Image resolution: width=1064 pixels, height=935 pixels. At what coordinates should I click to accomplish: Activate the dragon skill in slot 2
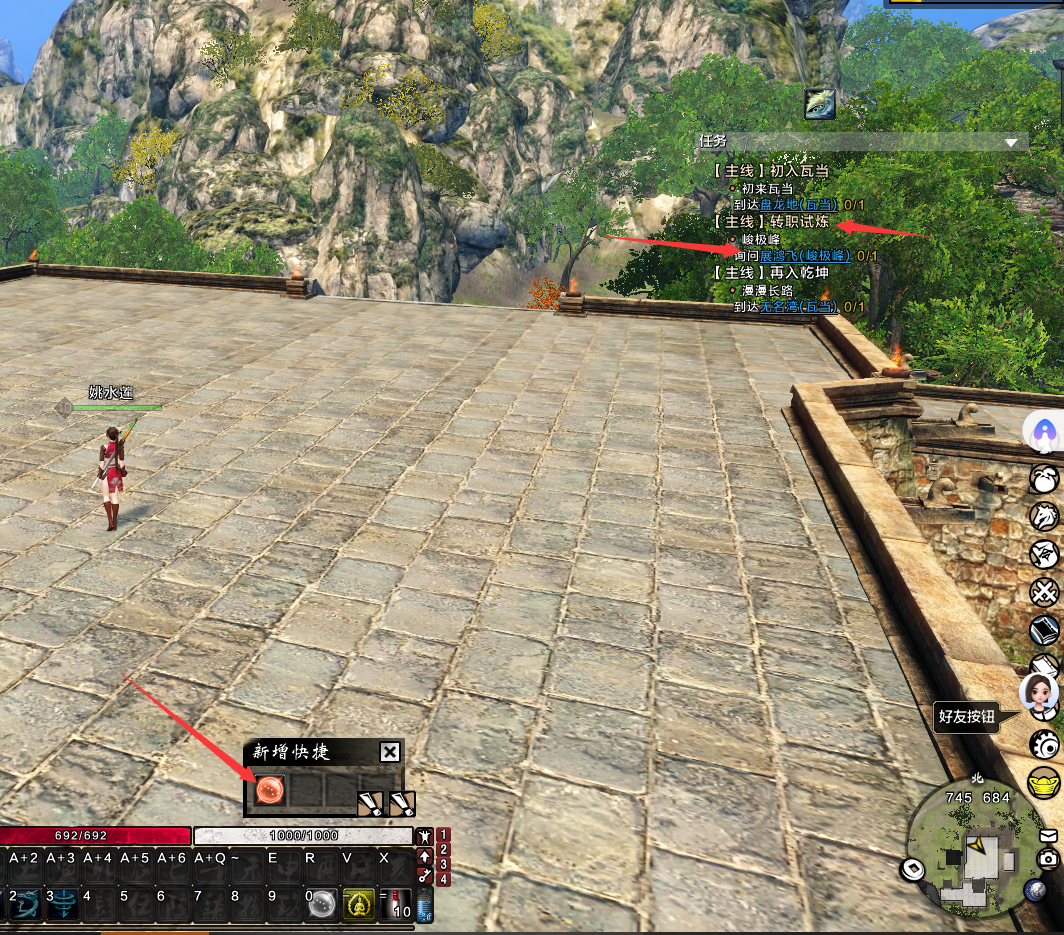[x=25, y=904]
